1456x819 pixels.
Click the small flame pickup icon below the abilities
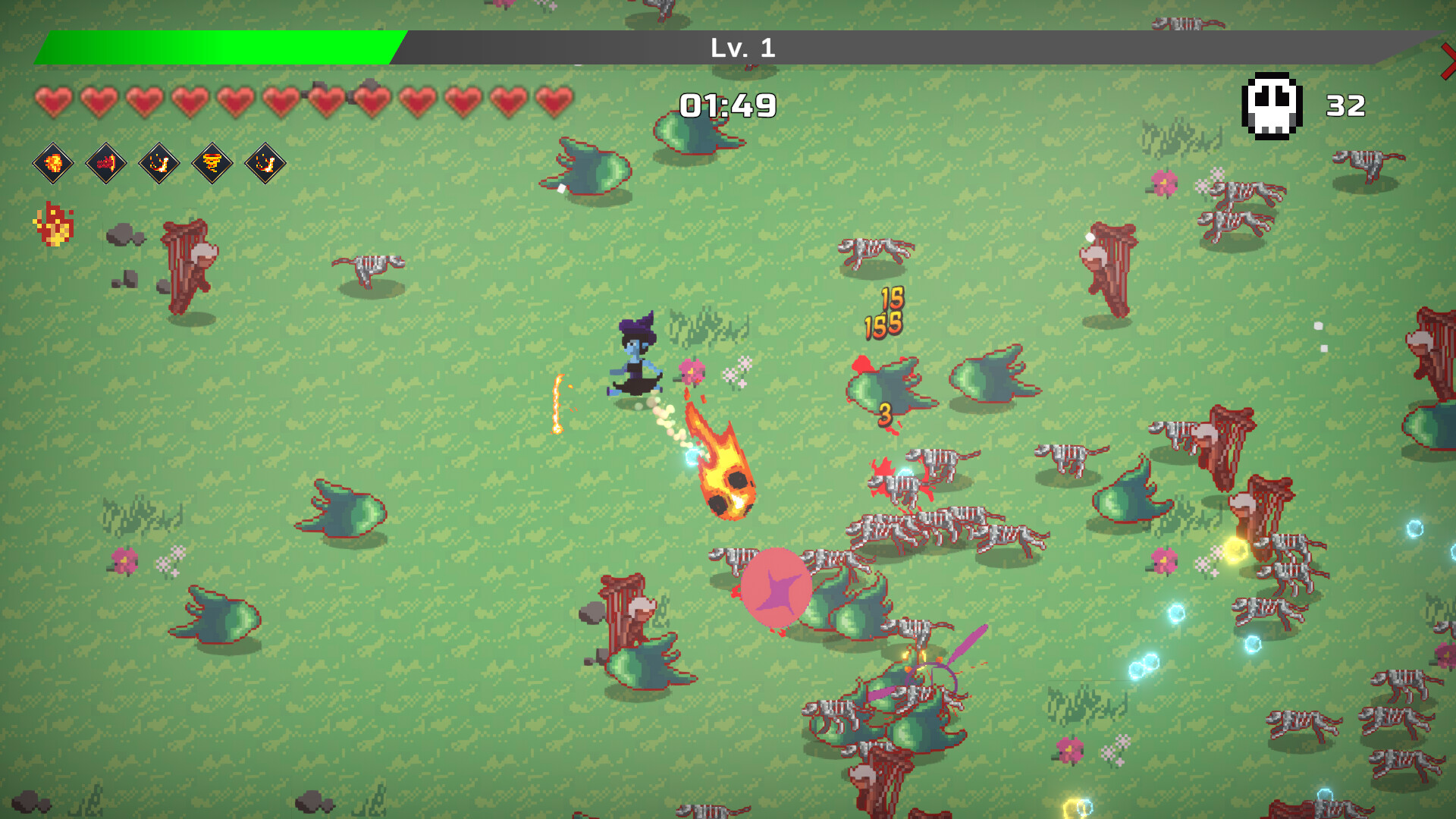coord(53,222)
